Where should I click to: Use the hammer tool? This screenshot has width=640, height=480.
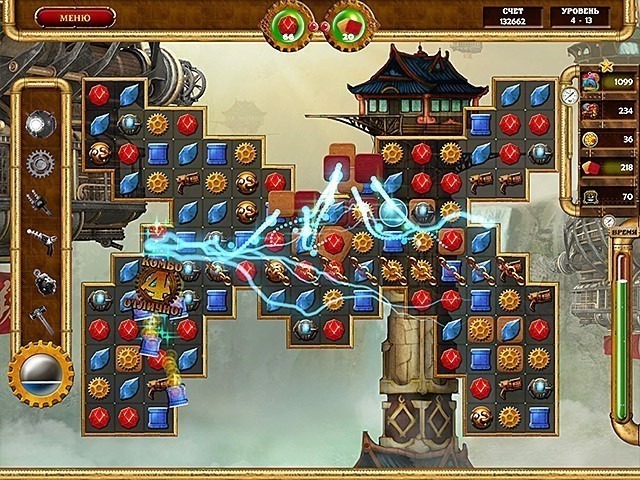click(x=39, y=319)
